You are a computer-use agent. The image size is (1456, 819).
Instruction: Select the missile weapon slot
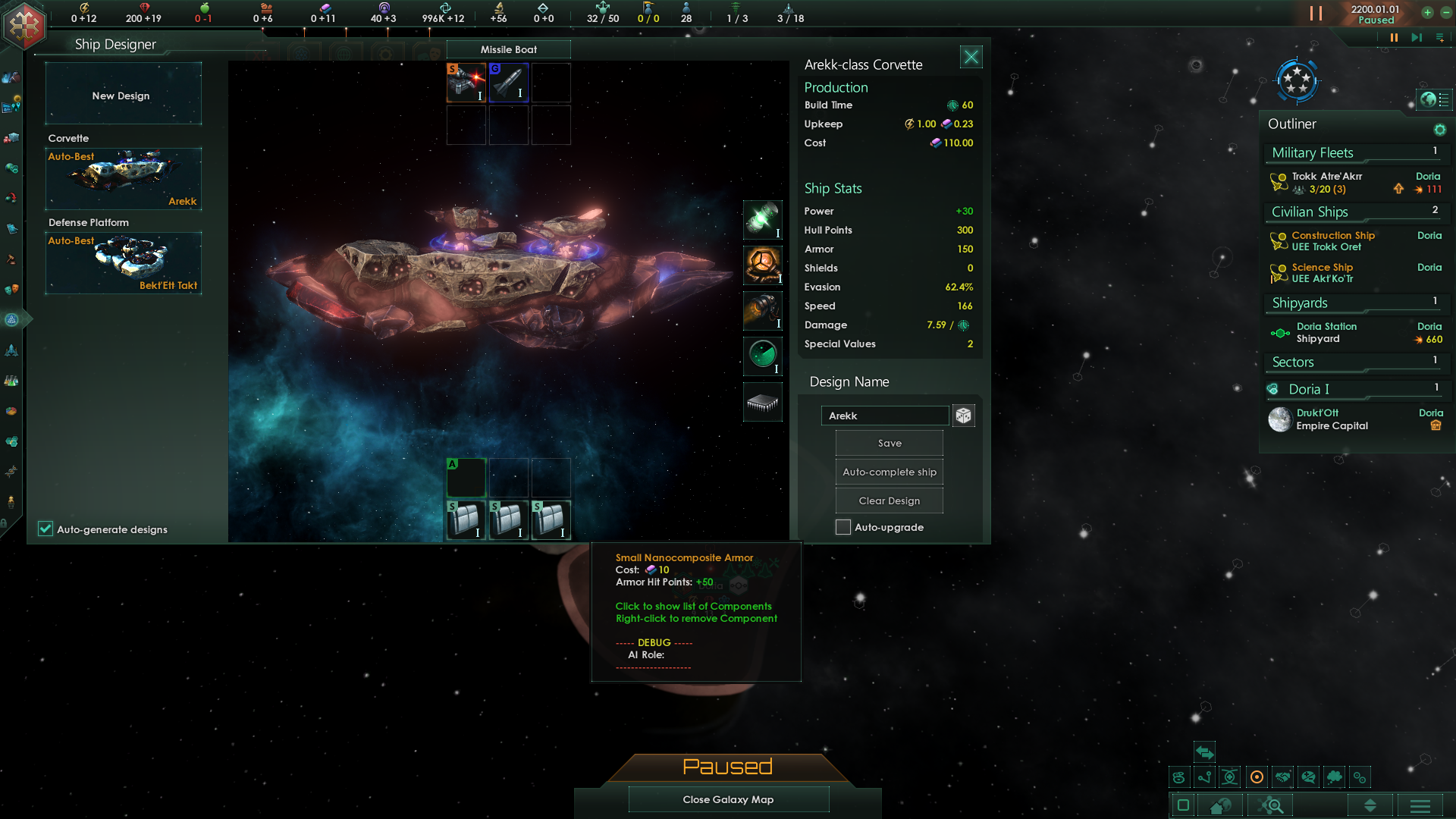coord(508,82)
